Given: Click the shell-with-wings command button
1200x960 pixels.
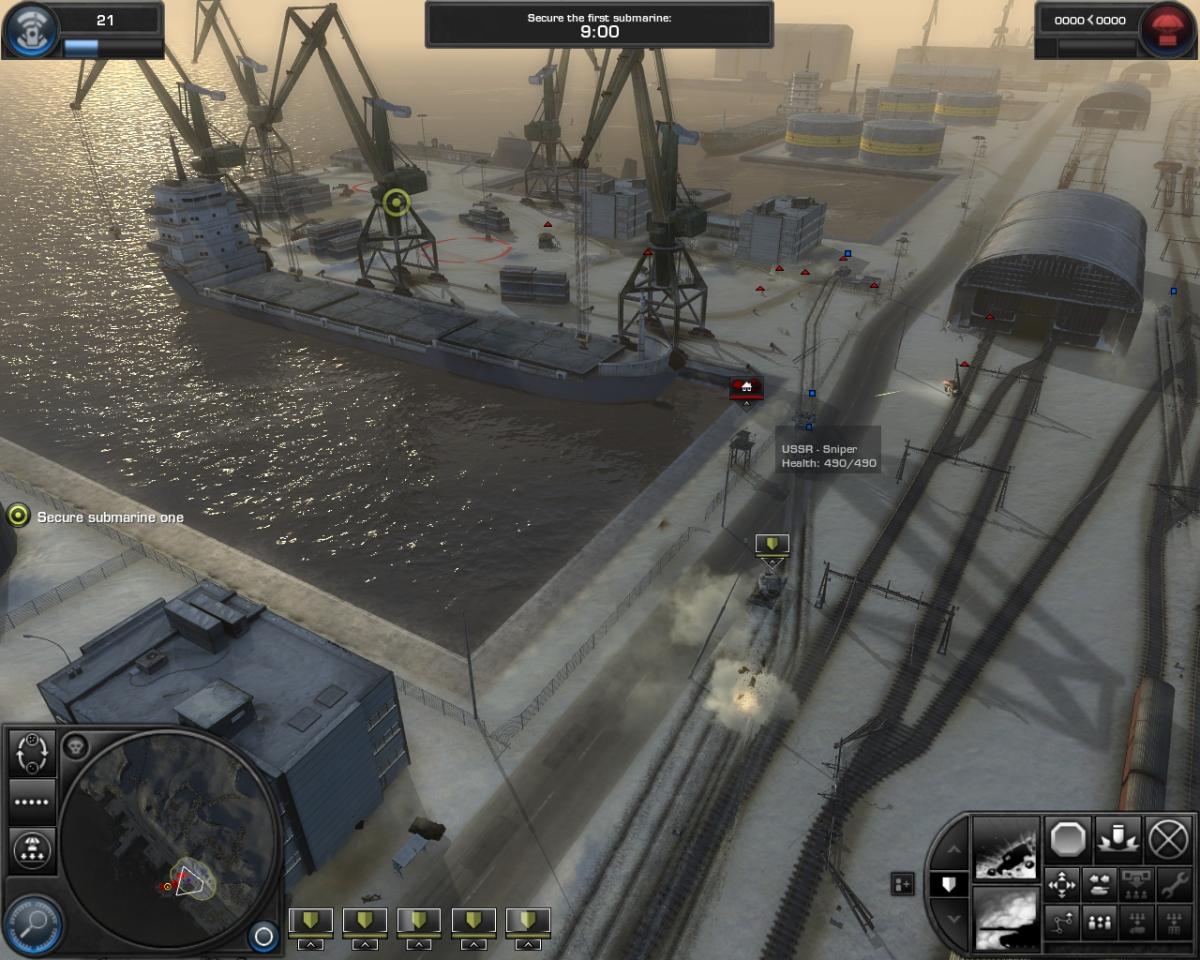Looking at the screenshot, I should point(1118,837).
